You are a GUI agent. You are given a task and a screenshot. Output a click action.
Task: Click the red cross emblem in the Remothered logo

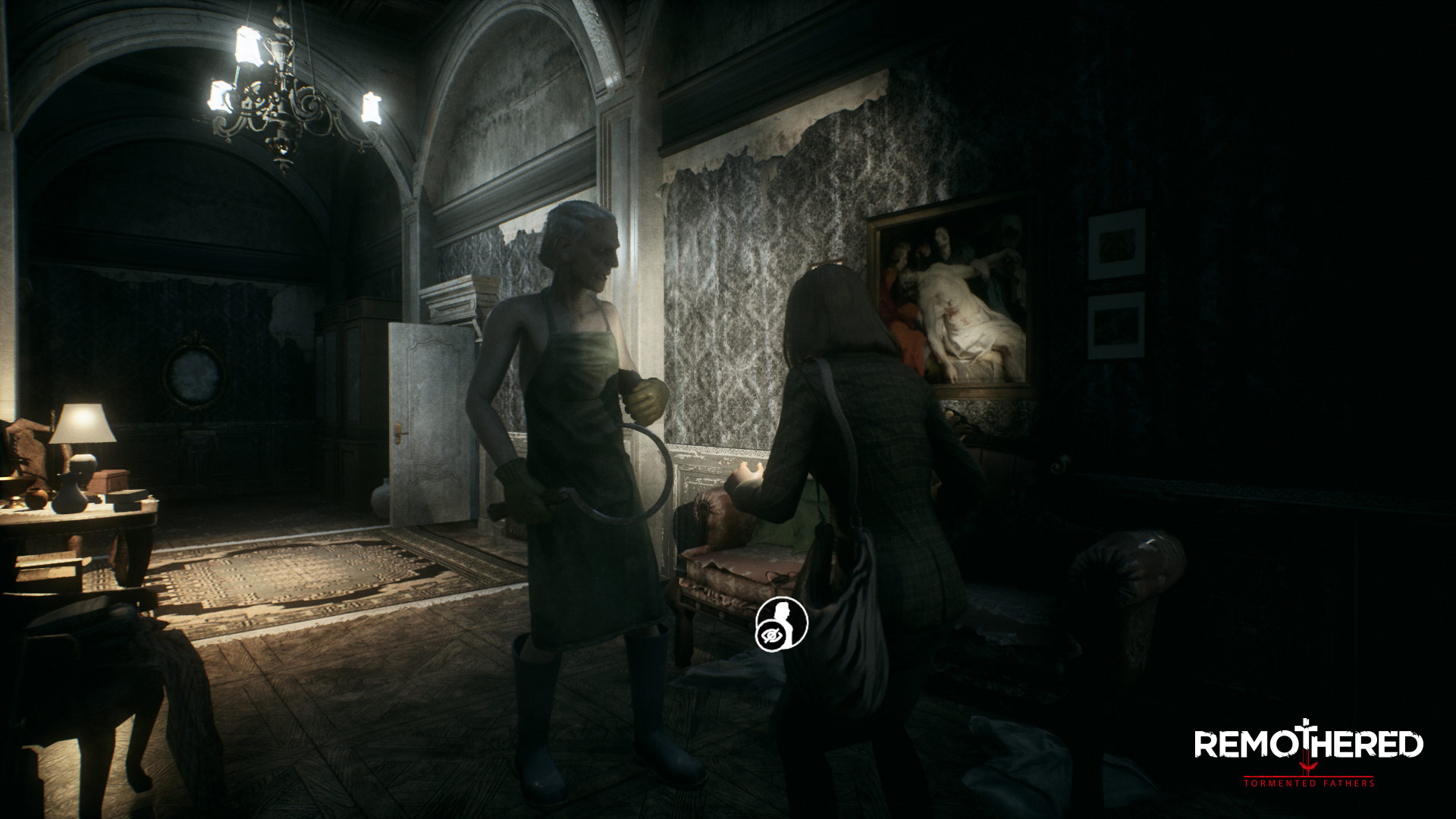point(1307,728)
